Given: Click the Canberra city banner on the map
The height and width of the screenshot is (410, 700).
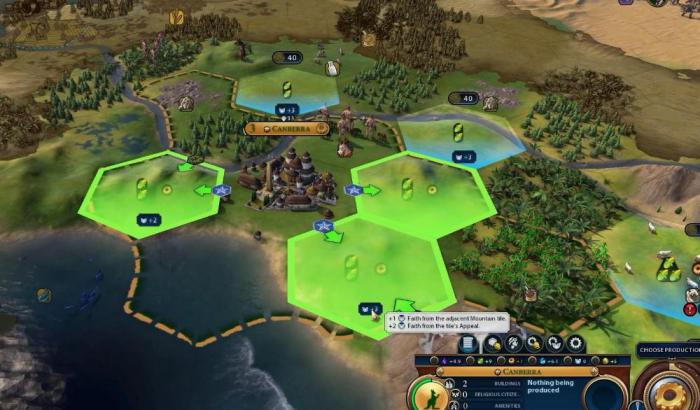Looking at the screenshot, I should coord(288,128).
